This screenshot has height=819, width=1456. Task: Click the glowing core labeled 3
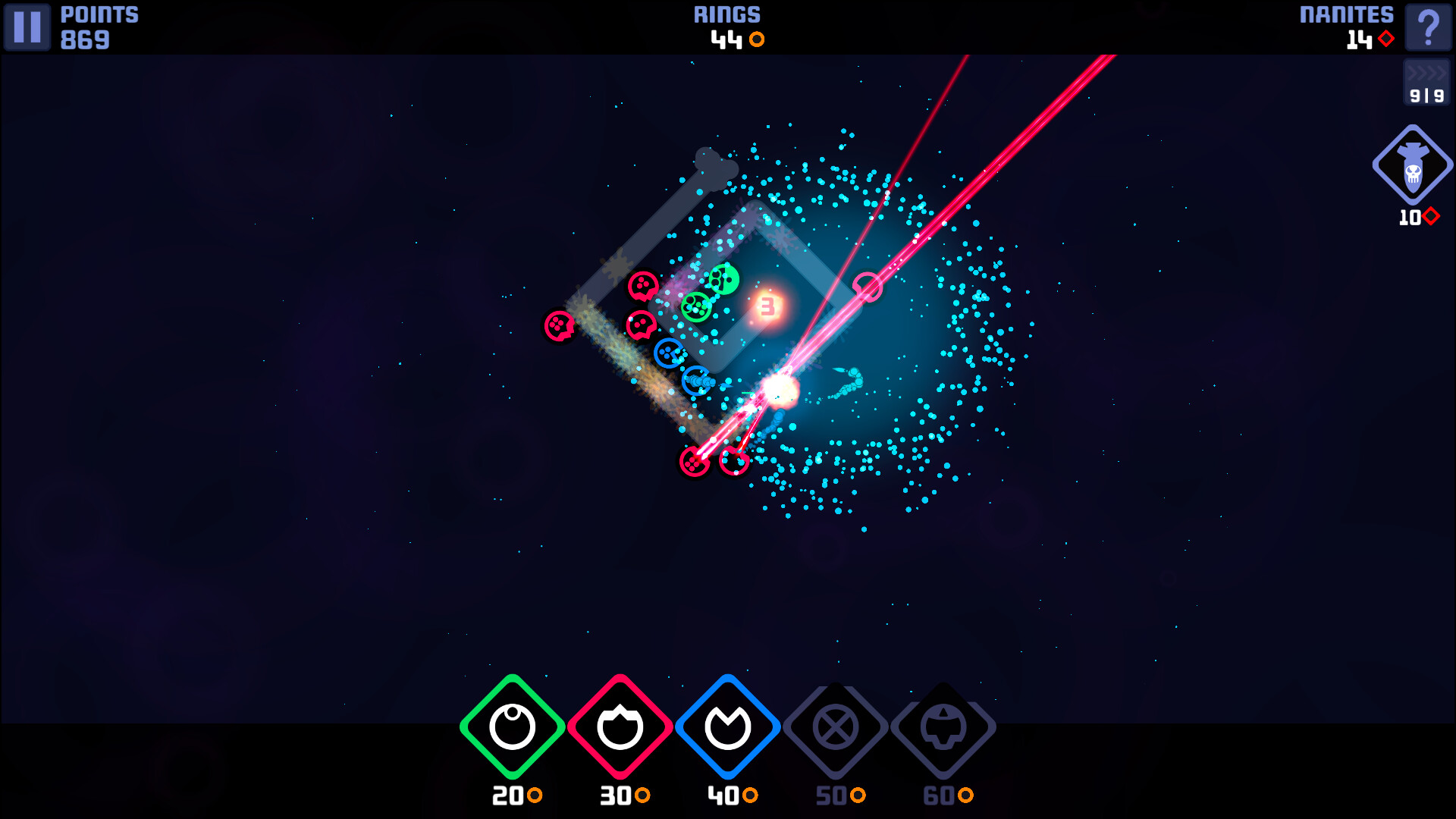(x=767, y=307)
